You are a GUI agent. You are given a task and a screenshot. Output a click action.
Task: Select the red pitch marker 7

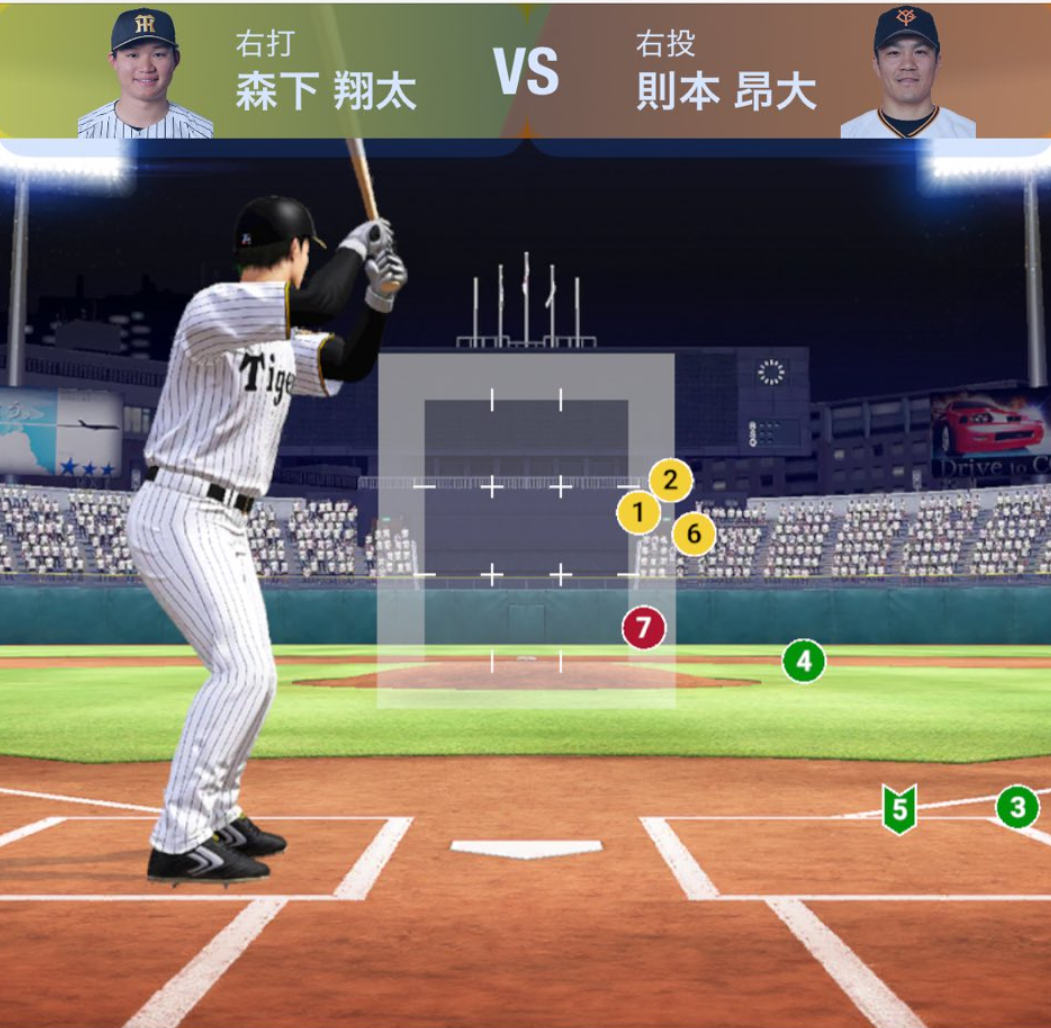[x=643, y=628]
